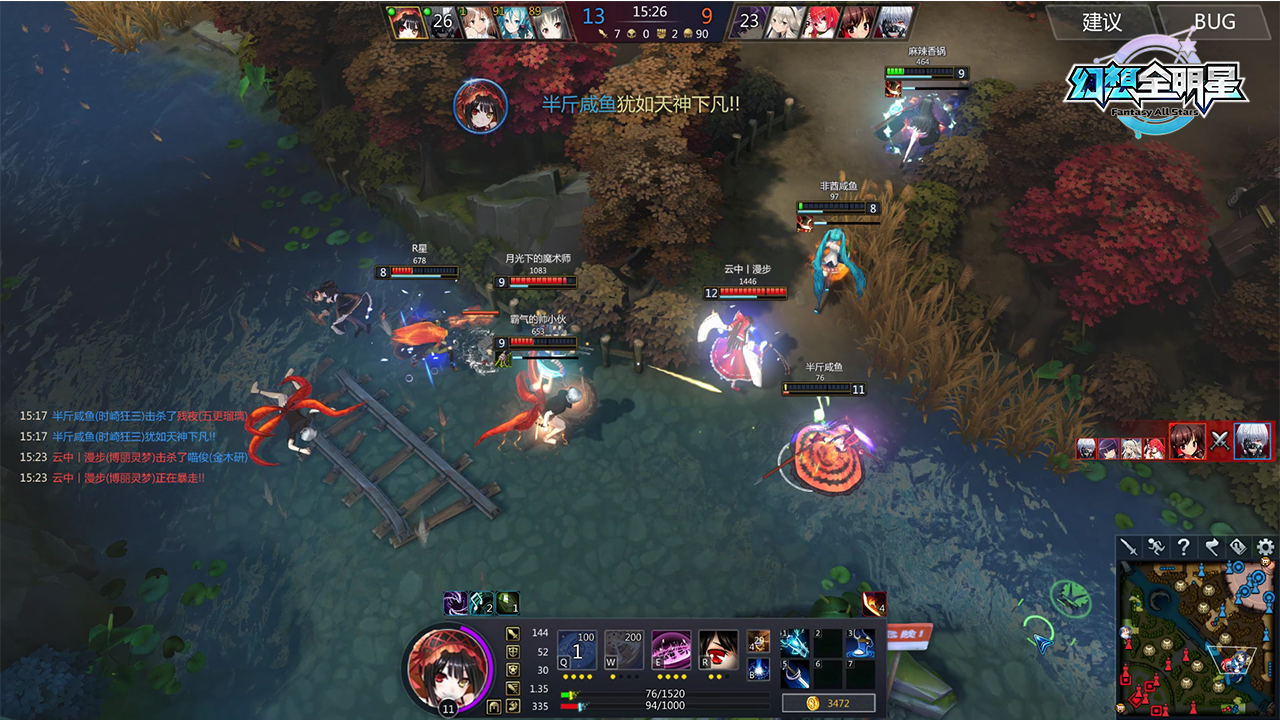Select the red-haired enemy portrait in scoreboard

[x=820, y=23]
